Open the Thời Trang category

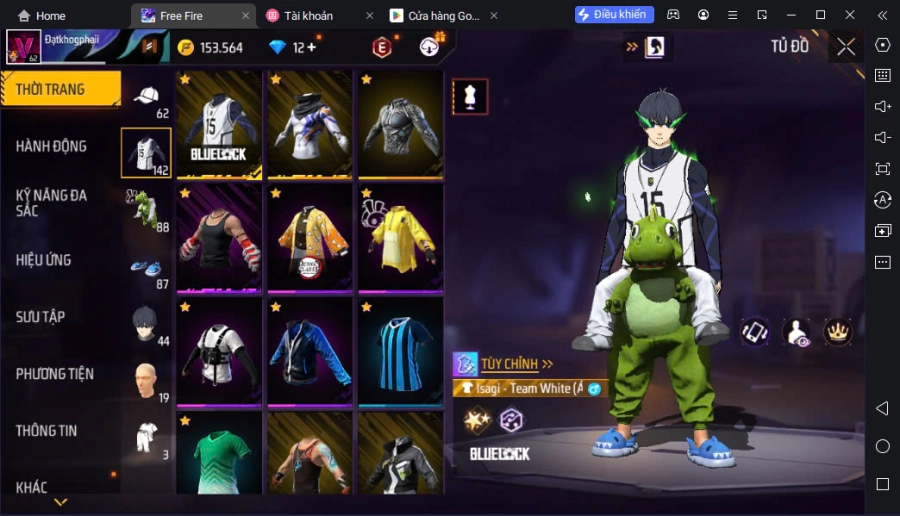click(x=58, y=89)
